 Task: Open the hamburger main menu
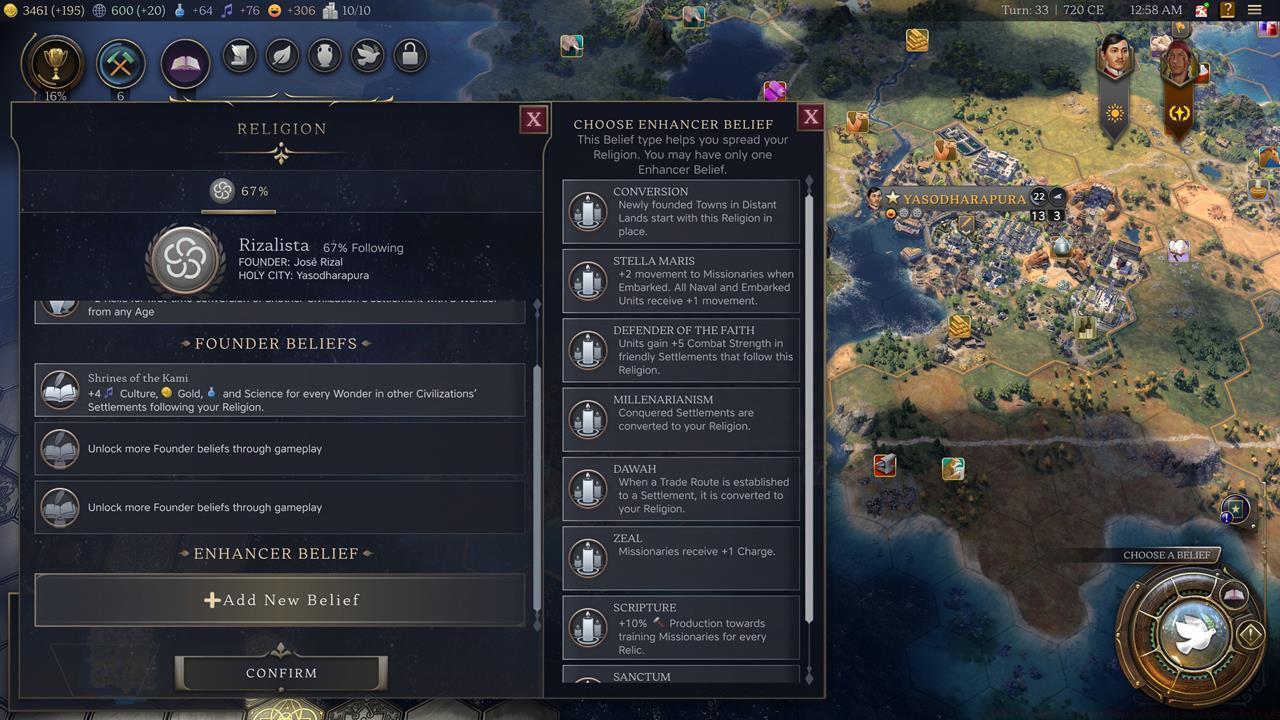1255,10
